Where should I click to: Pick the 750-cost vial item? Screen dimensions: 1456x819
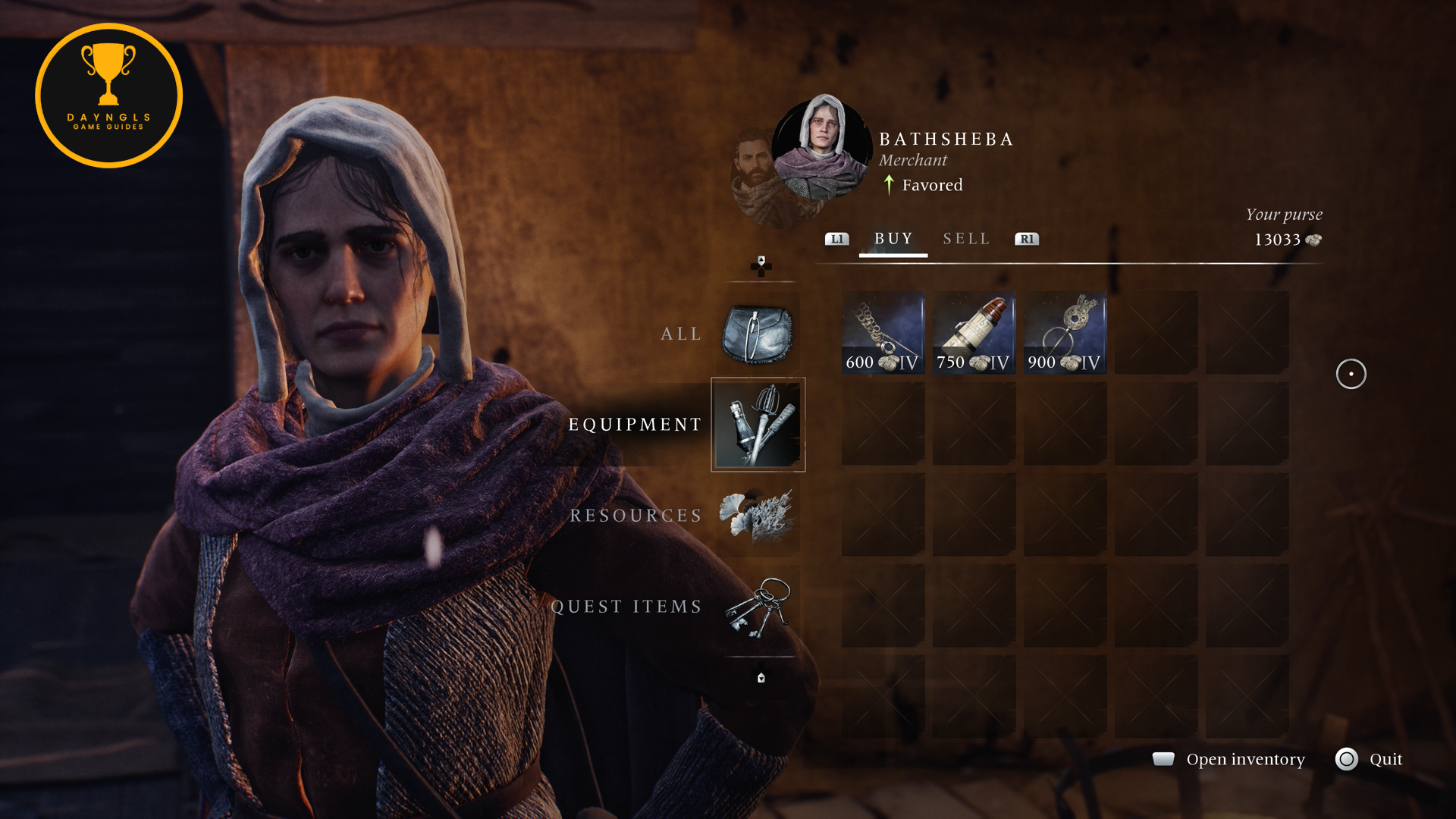pyautogui.click(x=974, y=333)
